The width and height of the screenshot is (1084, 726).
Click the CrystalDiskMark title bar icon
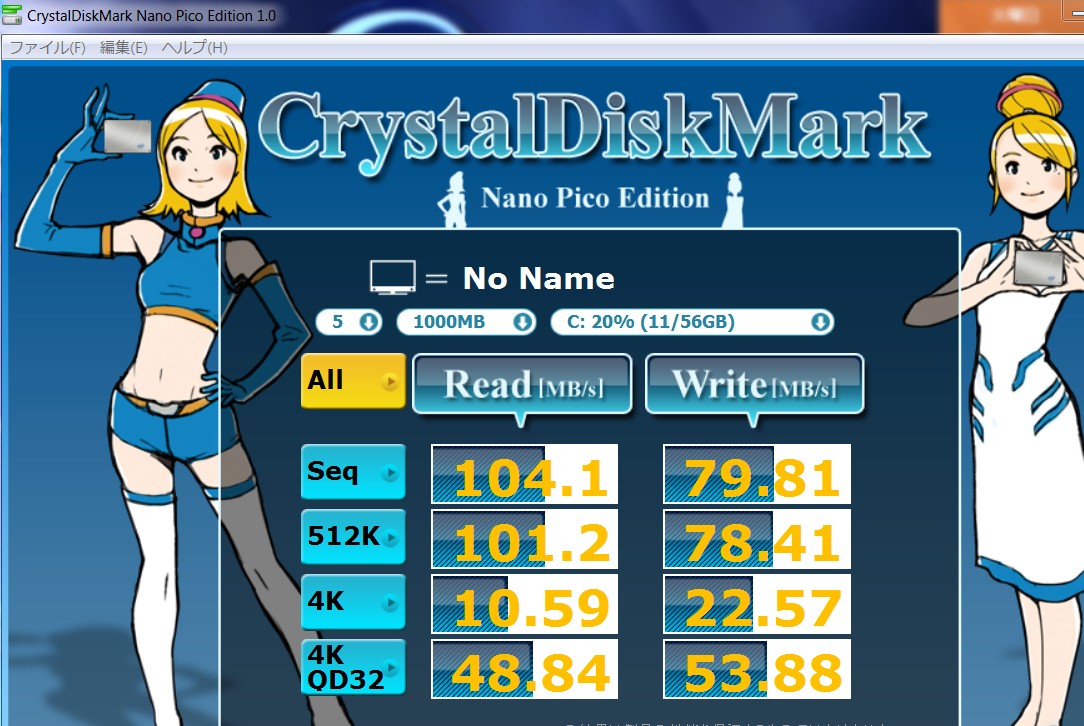12,16
